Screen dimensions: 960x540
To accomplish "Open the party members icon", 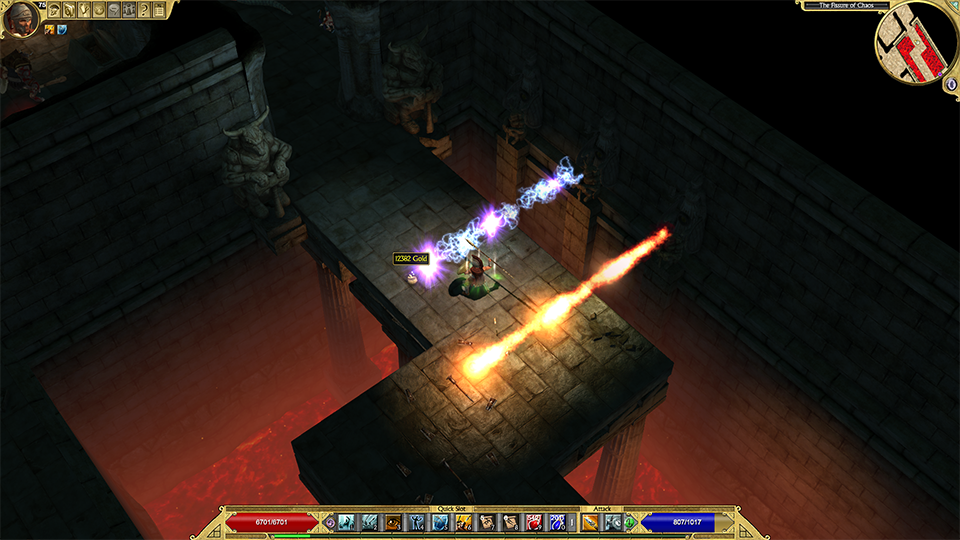I will coord(129,10).
